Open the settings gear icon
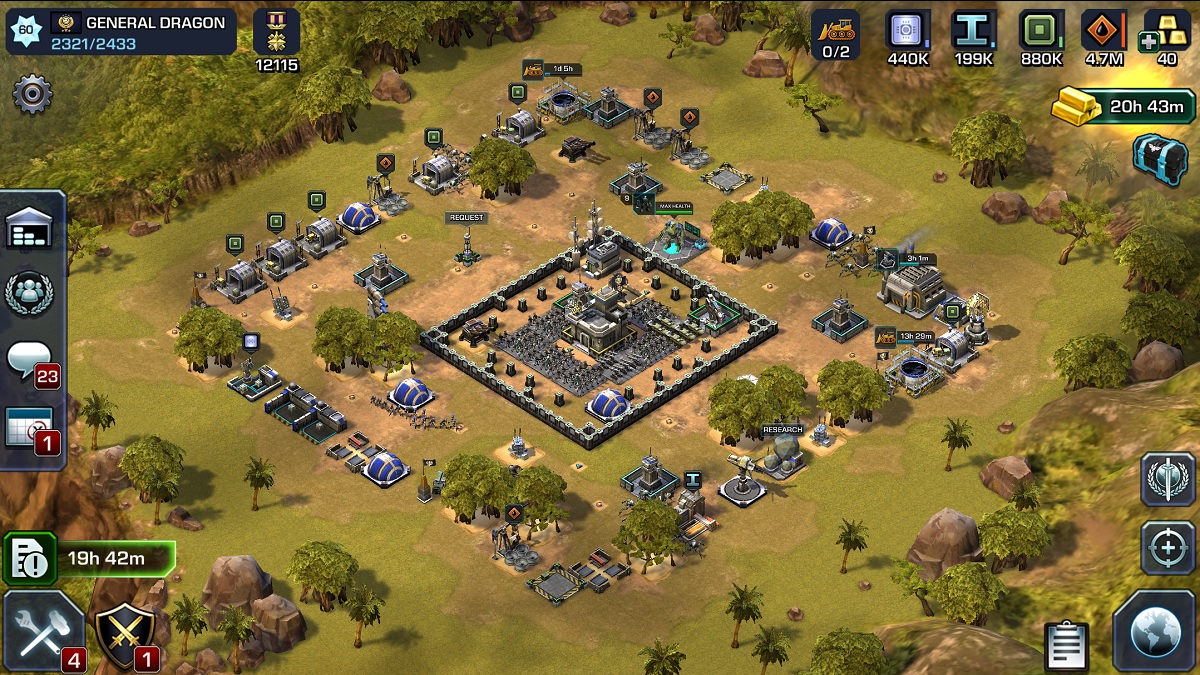The width and height of the screenshot is (1200, 675). click(32, 94)
